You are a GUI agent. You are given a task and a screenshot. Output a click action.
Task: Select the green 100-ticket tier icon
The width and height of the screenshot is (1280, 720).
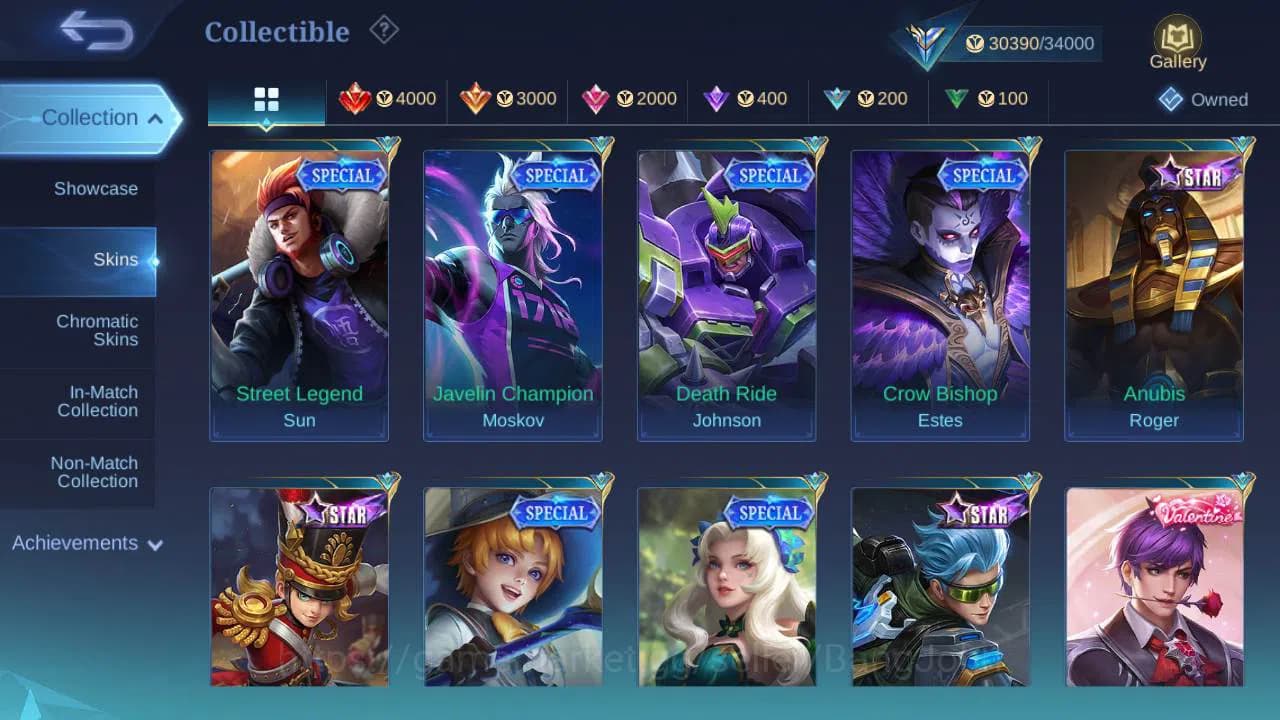[x=958, y=99]
